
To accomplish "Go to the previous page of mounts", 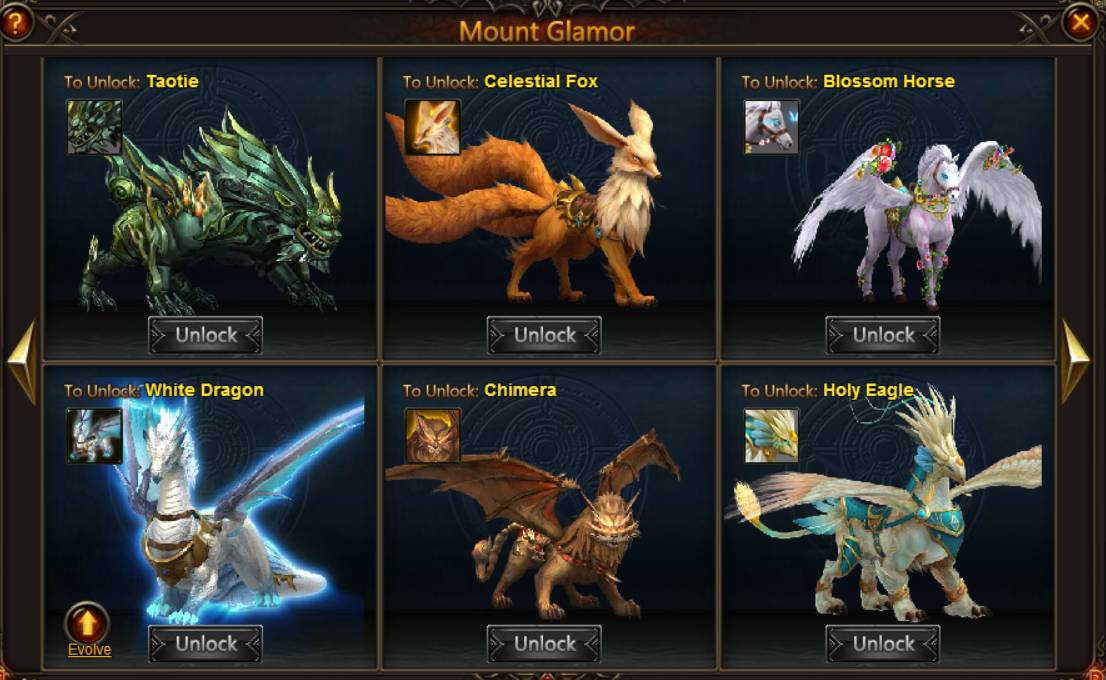I will point(22,361).
